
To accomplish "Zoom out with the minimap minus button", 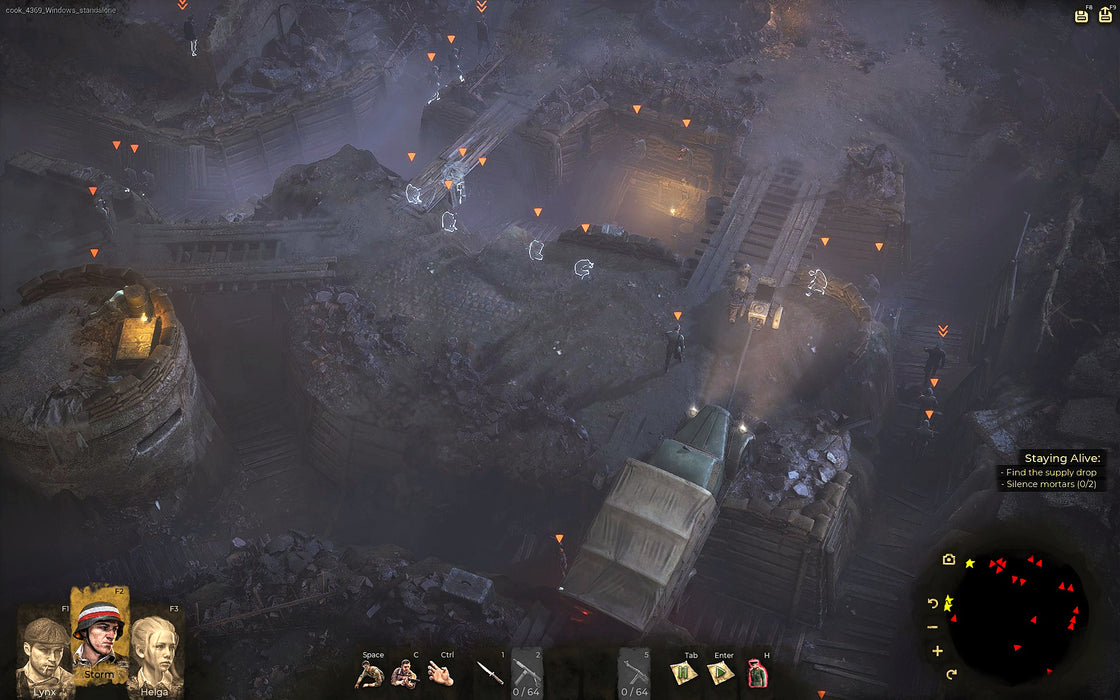I will click(934, 627).
